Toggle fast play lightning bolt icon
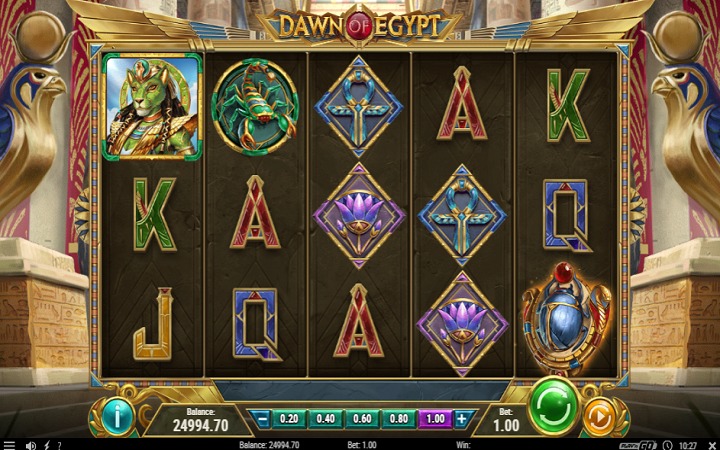The height and width of the screenshot is (450, 720). 46,444
